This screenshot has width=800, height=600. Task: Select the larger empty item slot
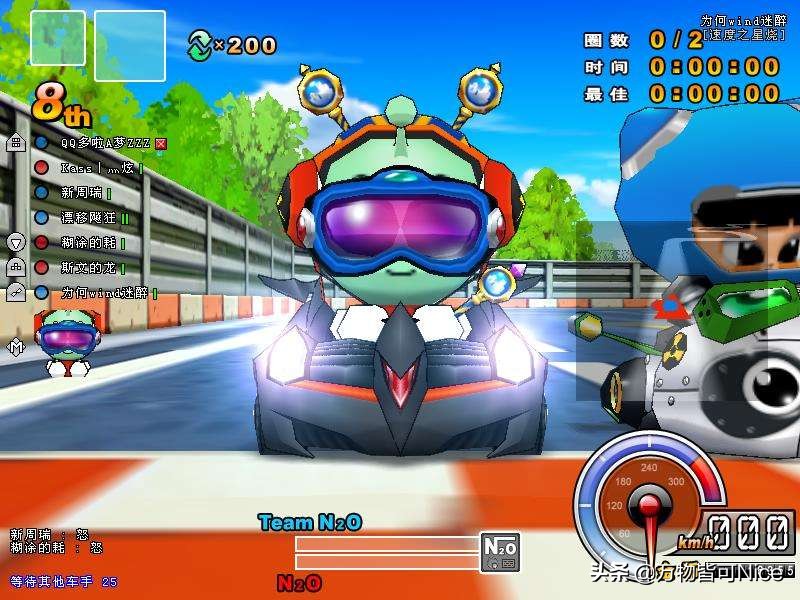[129, 45]
